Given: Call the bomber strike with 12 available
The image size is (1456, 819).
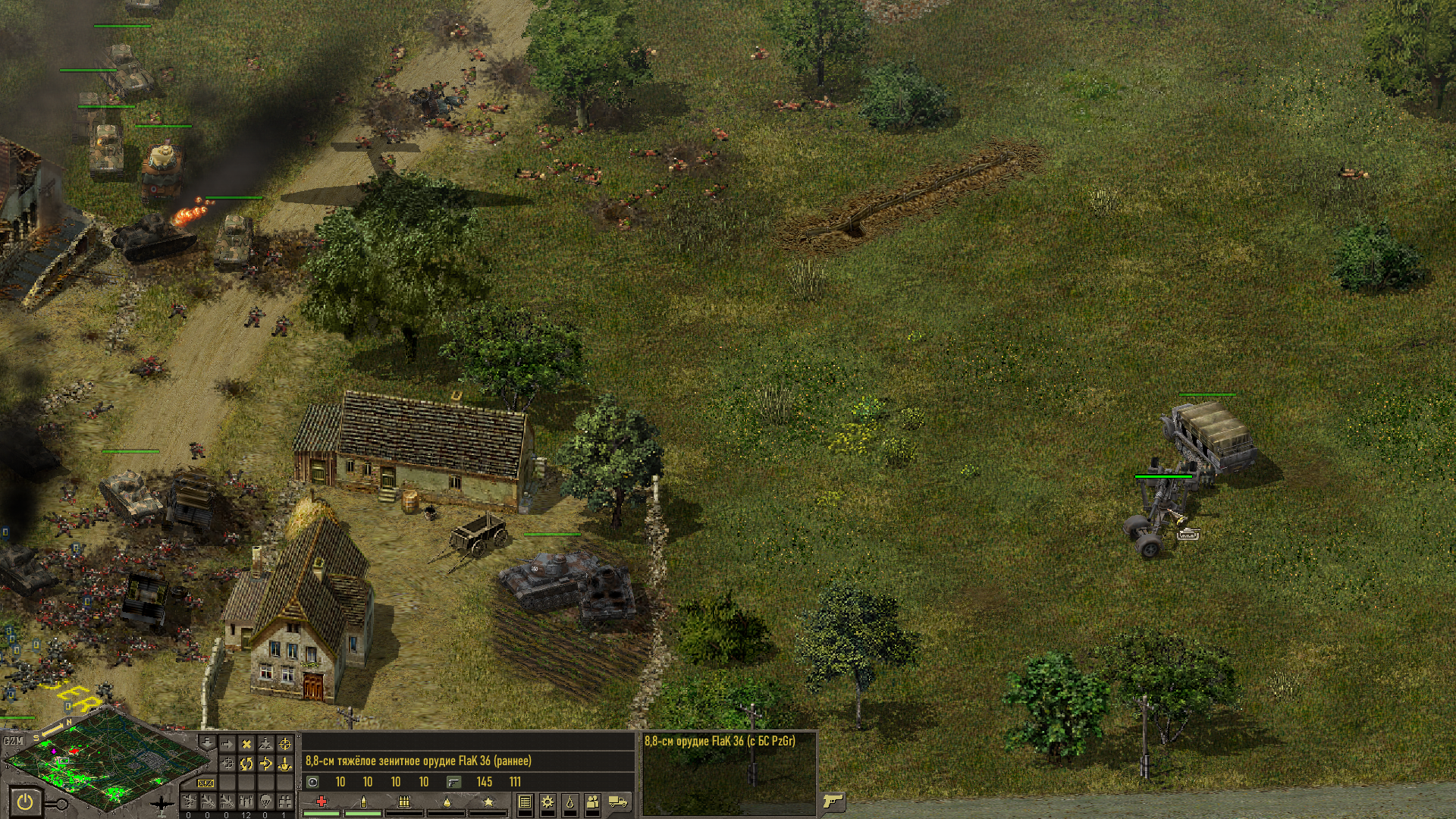Looking at the screenshot, I should tap(246, 801).
